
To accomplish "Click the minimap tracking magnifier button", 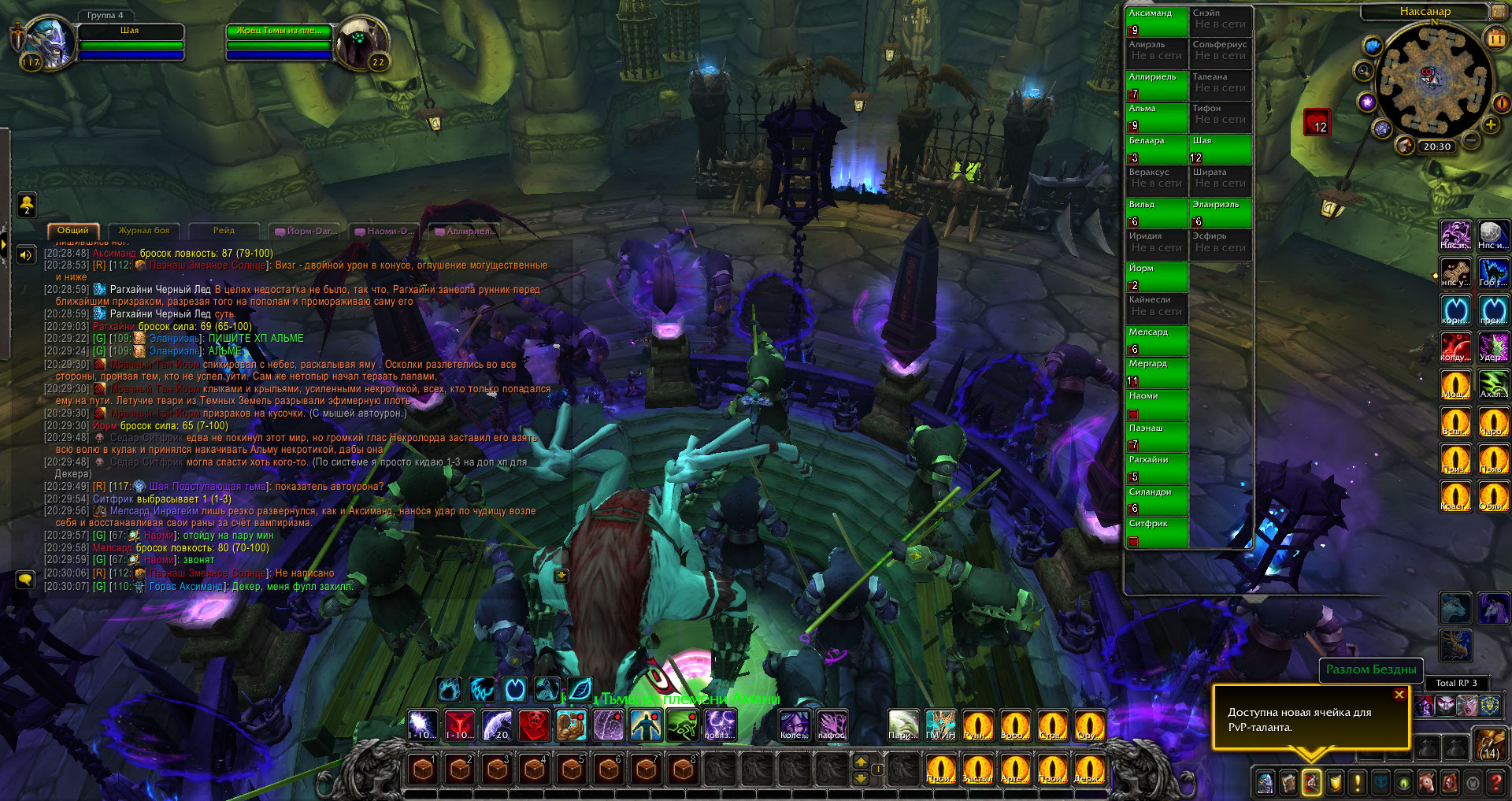I will [x=1363, y=71].
